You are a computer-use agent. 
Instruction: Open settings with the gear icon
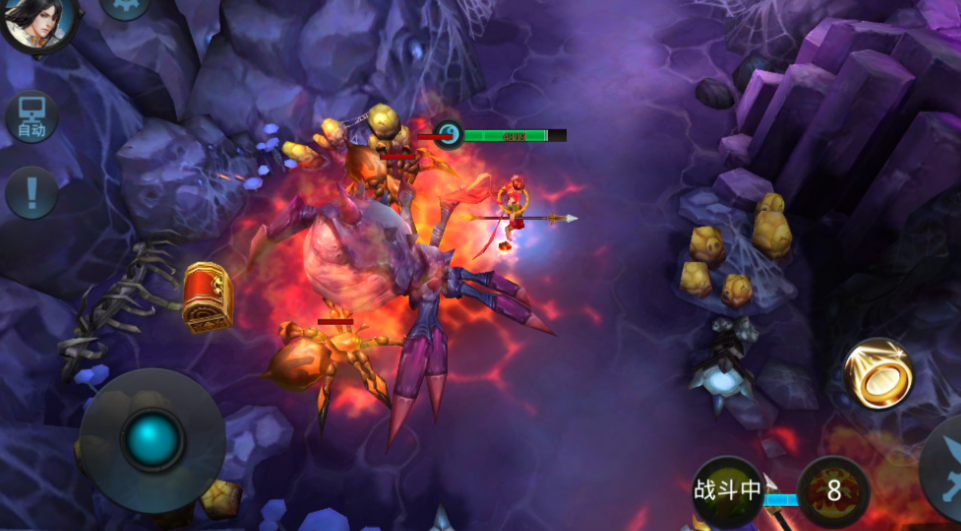pos(125,6)
